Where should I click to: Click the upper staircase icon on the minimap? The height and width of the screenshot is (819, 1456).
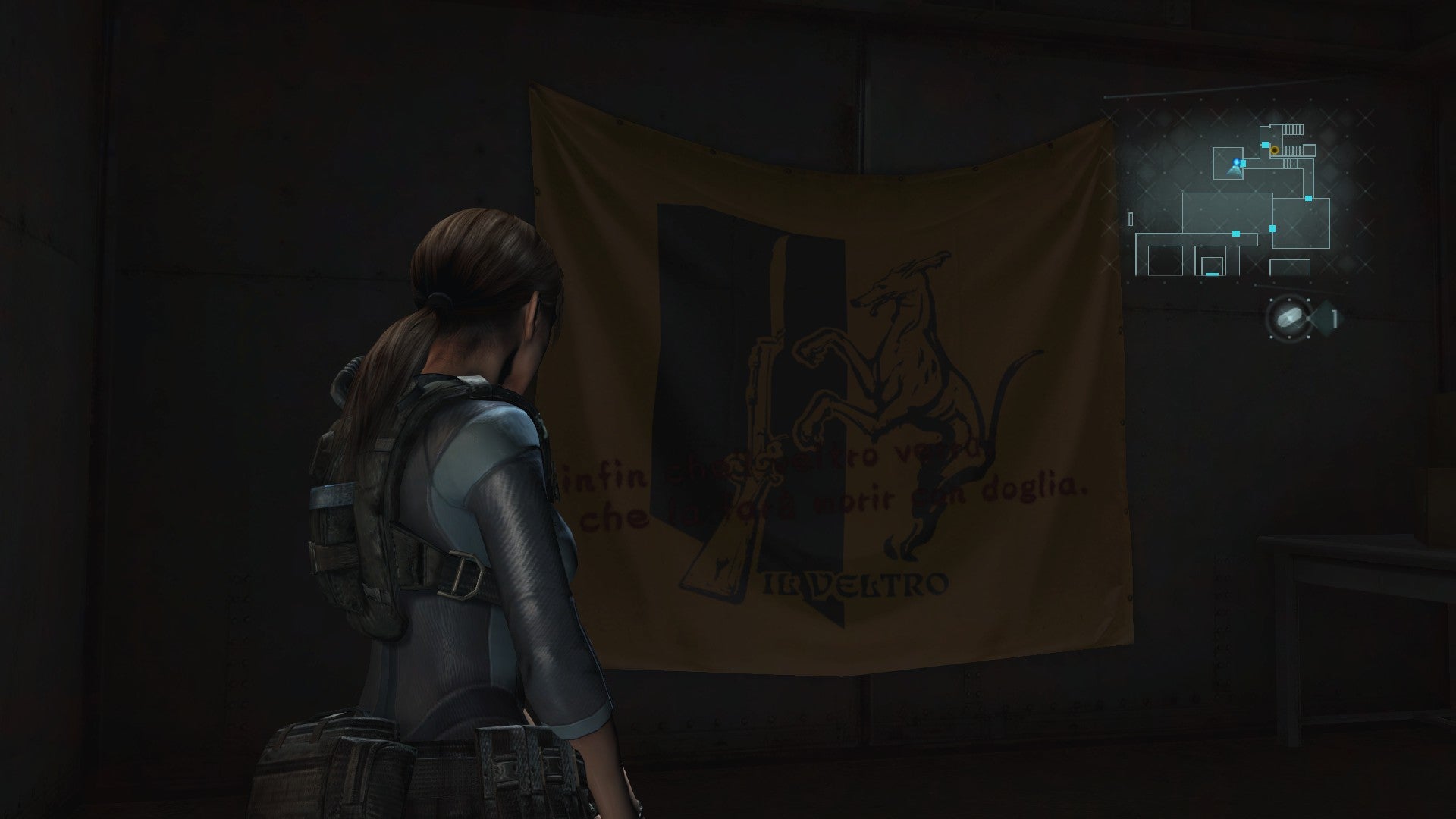click(1291, 129)
